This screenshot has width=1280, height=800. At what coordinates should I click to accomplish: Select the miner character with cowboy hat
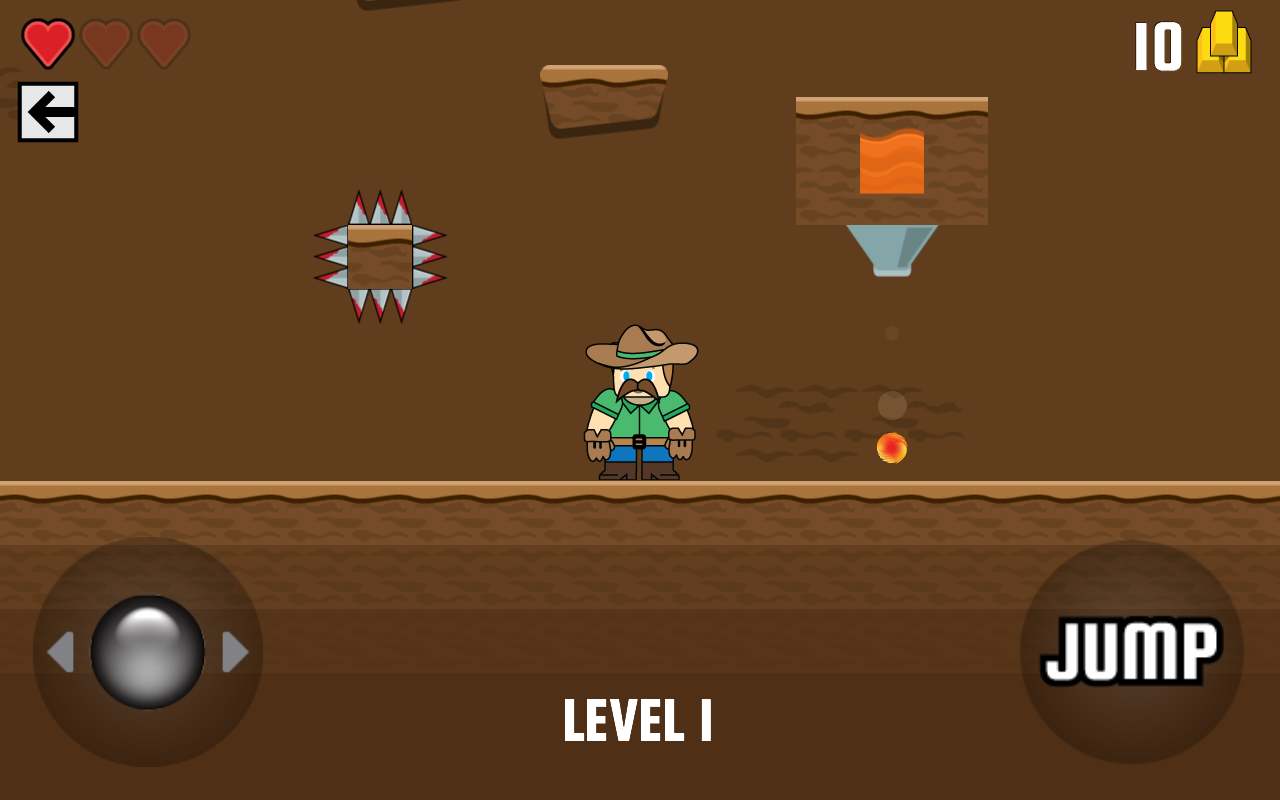(638, 400)
